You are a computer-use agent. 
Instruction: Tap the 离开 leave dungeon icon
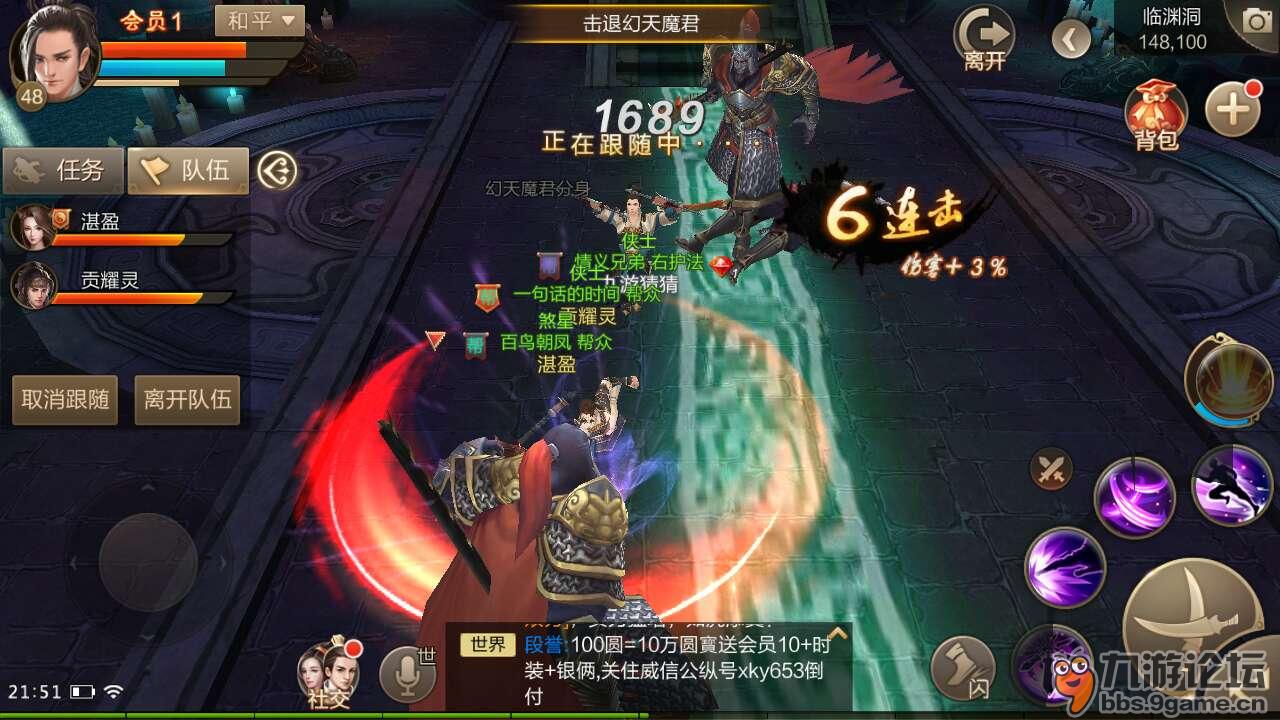[x=986, y=35]
